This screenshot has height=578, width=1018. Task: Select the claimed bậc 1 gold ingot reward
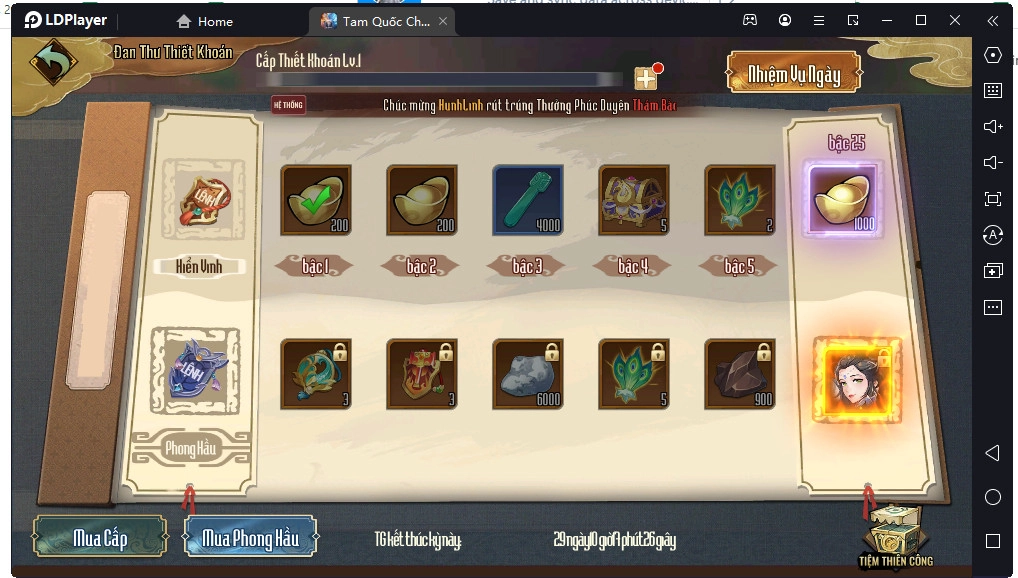click(316, 200)
